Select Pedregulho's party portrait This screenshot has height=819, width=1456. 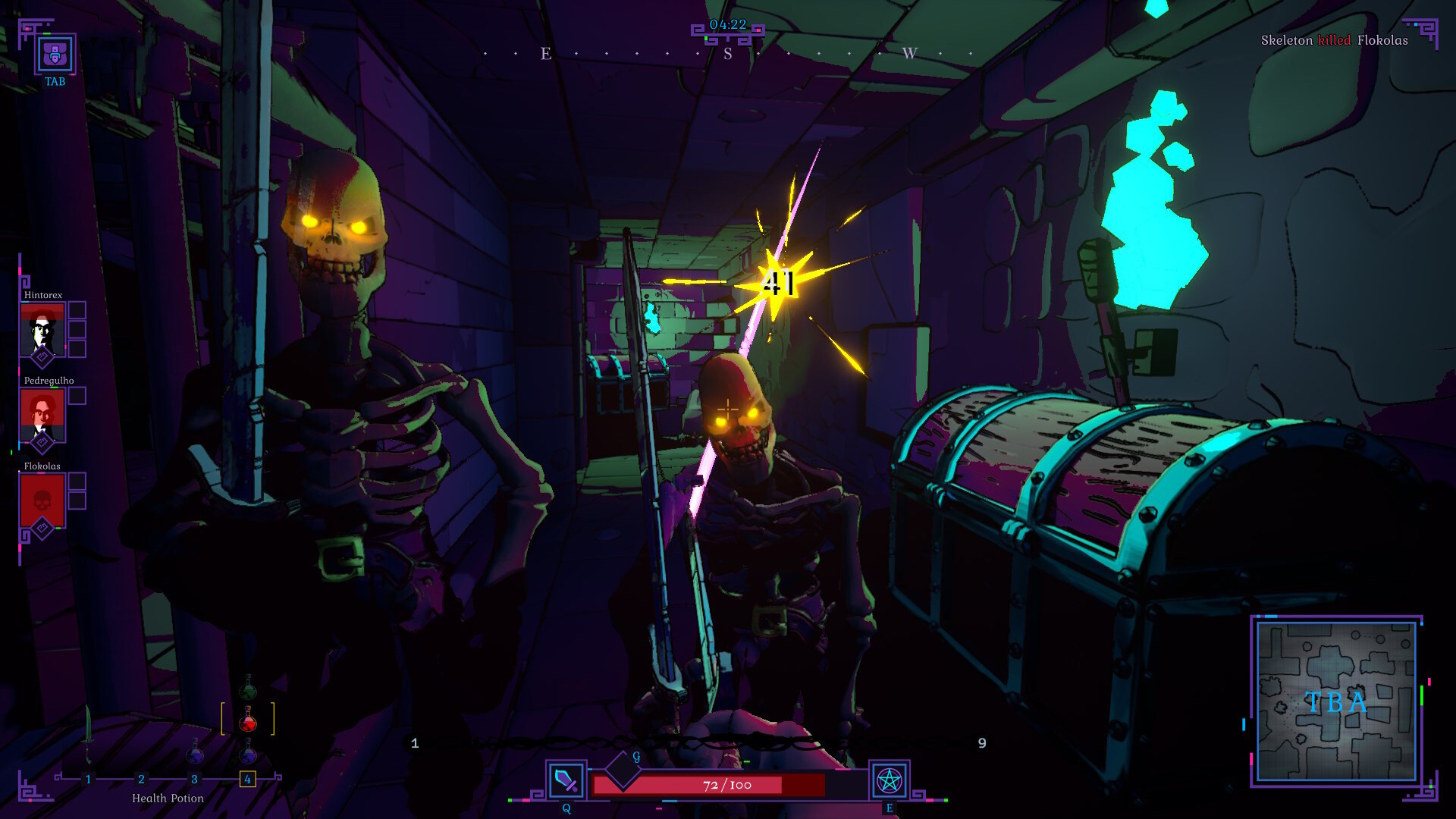click(x=42, y=414)
